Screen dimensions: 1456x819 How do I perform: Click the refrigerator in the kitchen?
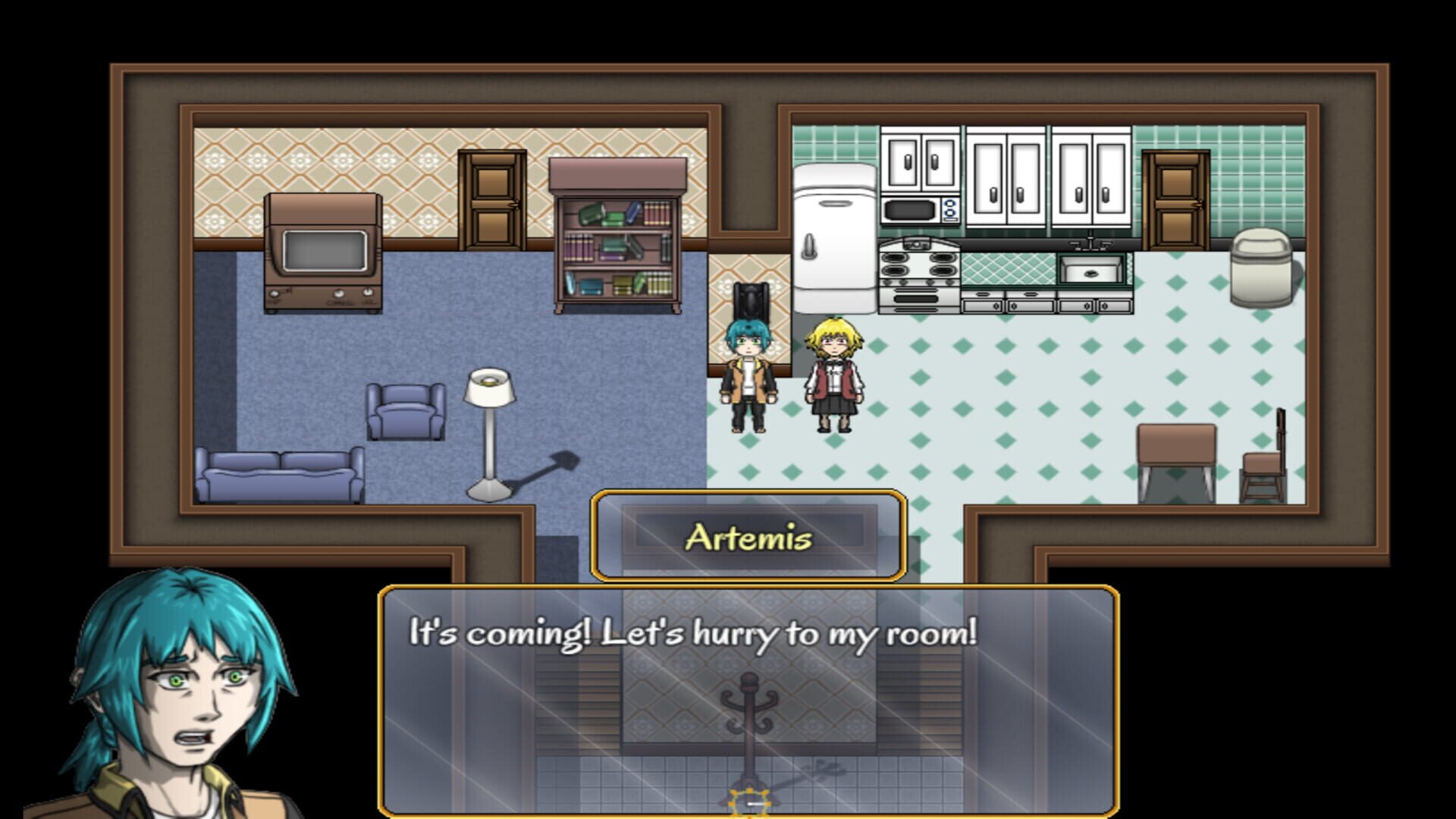(x=834, y=235)
